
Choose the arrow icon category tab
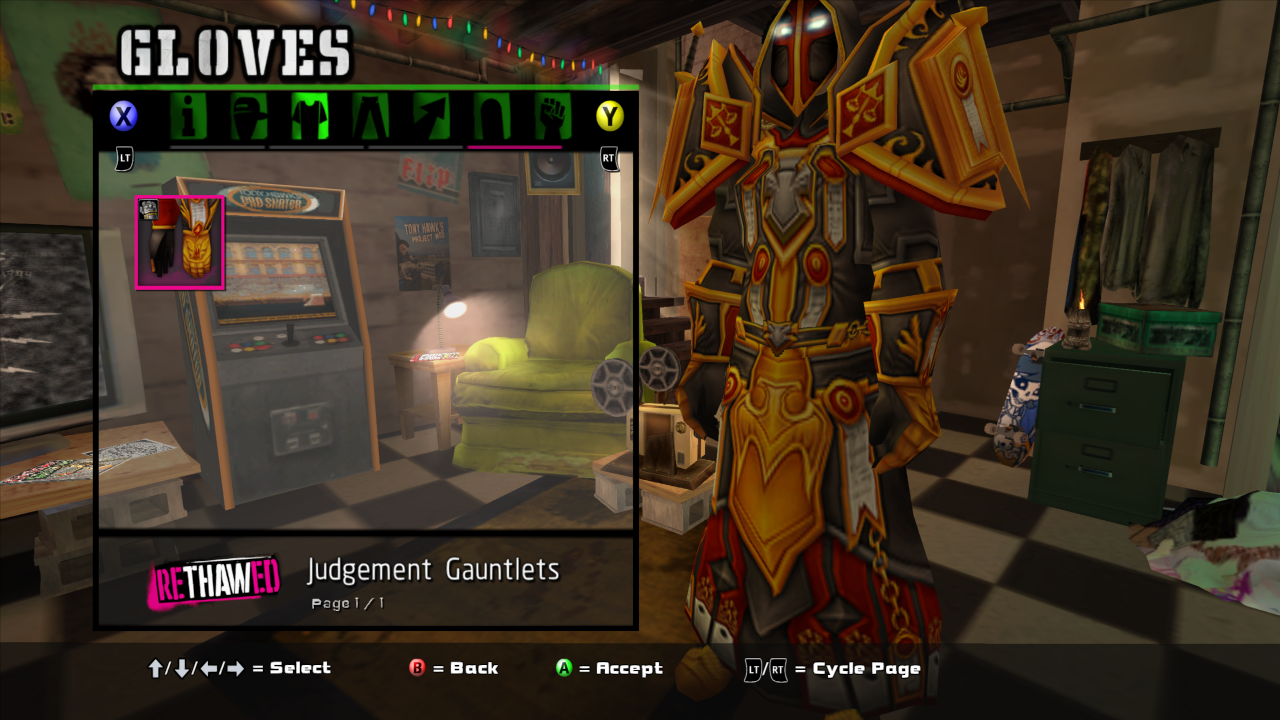[x=431, y=117]
